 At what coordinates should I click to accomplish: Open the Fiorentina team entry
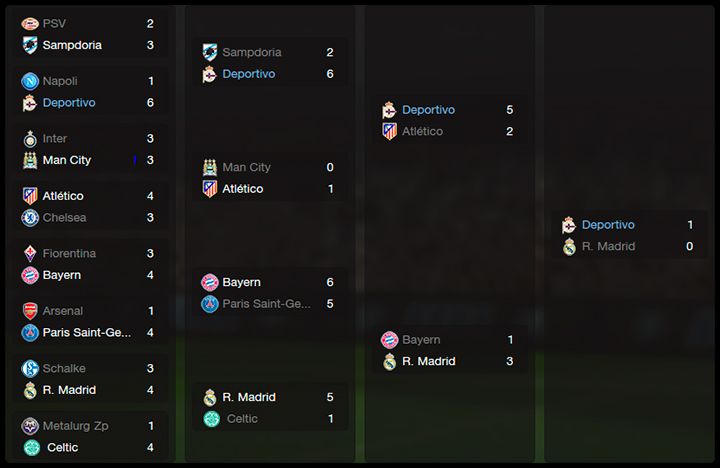coord(69,254)
